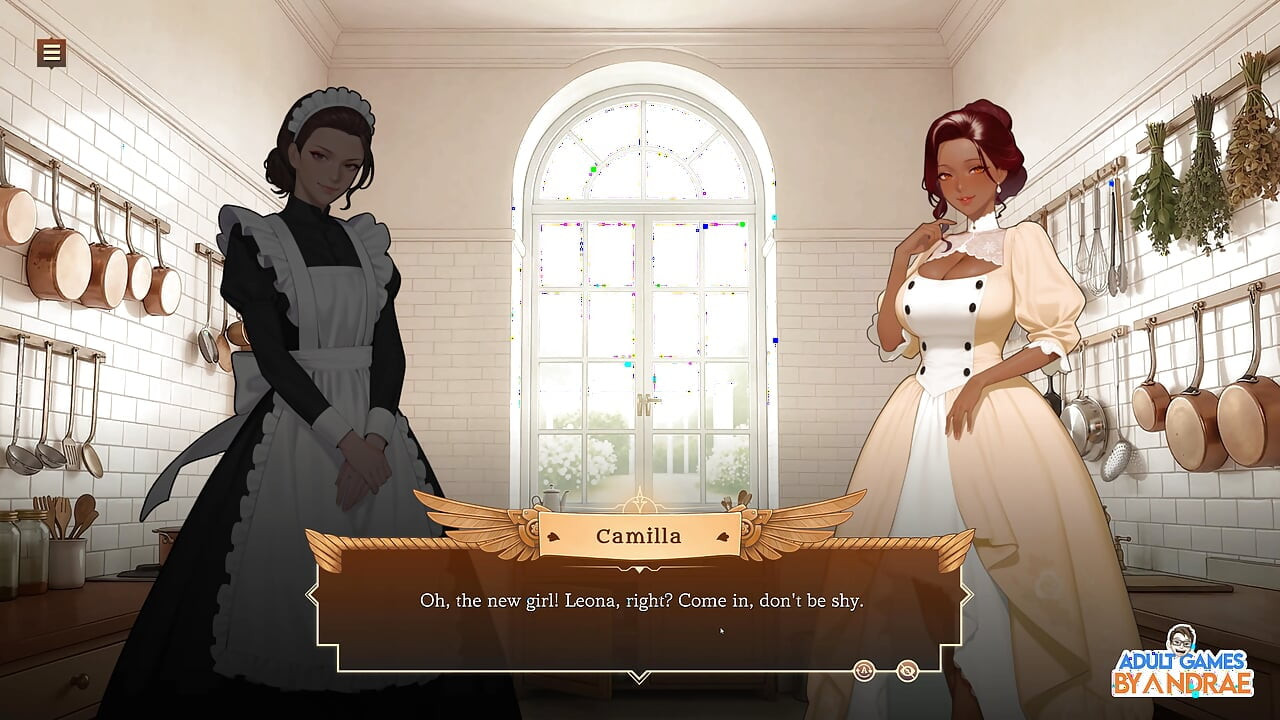
Task: Expand the game options via the menu icon
Action: tap(51, 52)
